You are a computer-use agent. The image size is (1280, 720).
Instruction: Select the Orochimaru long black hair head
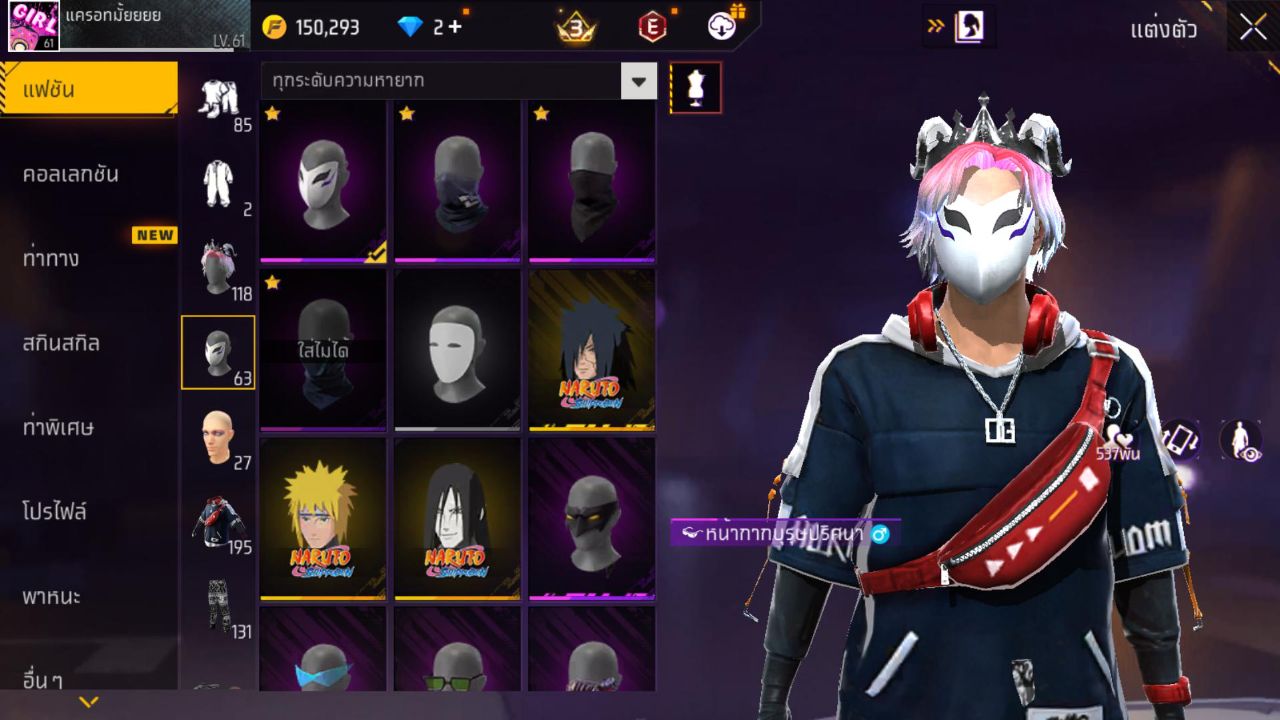457,519
